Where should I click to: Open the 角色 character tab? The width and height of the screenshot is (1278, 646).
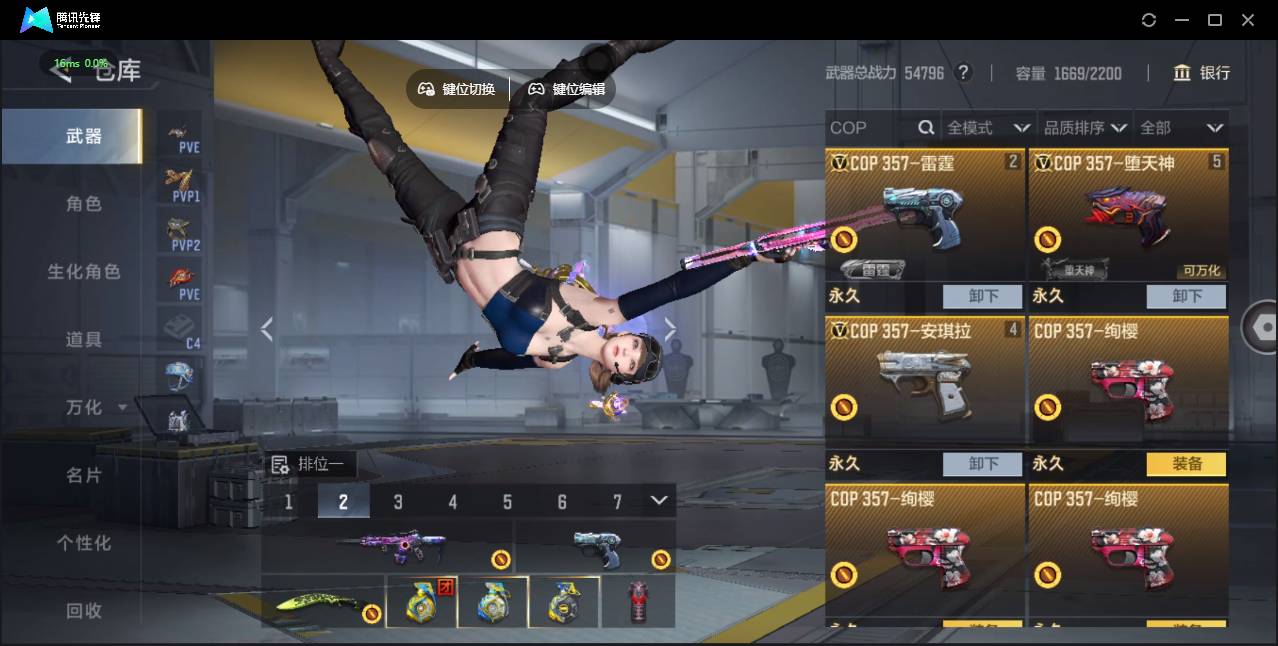[84, 204]
